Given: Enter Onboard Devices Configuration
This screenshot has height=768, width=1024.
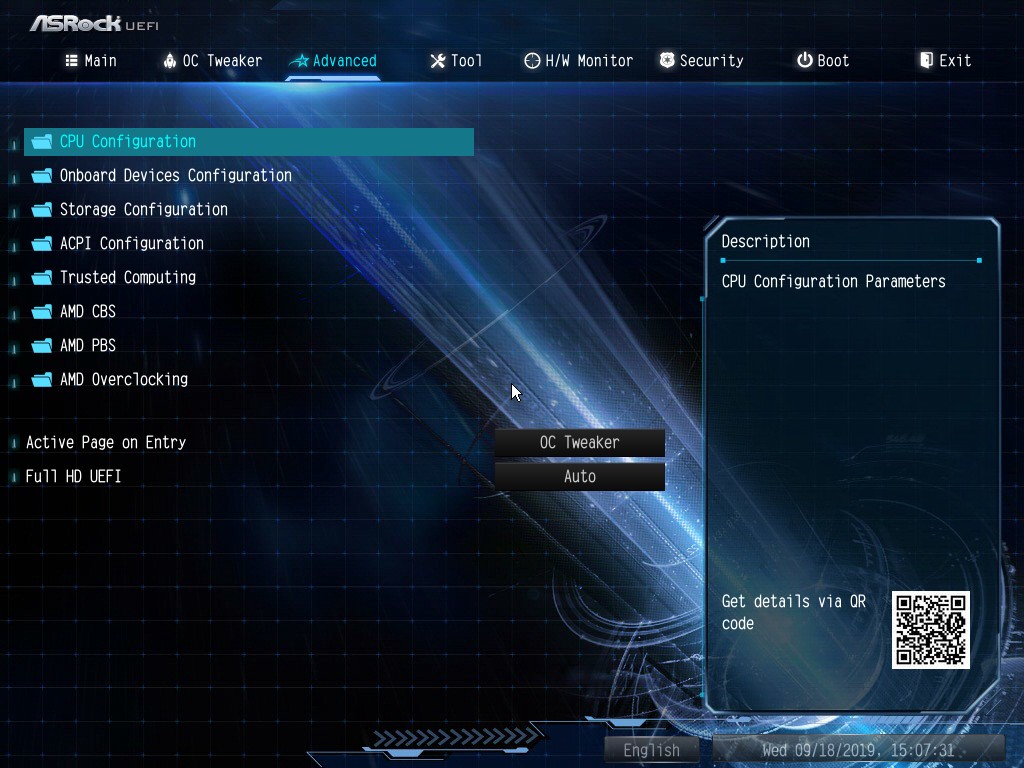Looking at the screenshot, I should (175, 176).
